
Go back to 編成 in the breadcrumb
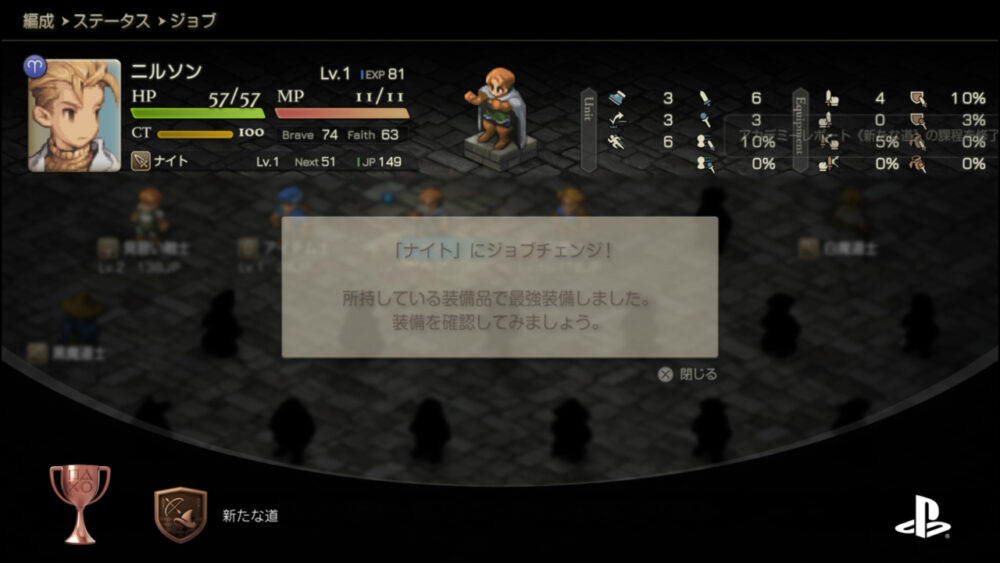pyautogui.click(x=38, y=20)
